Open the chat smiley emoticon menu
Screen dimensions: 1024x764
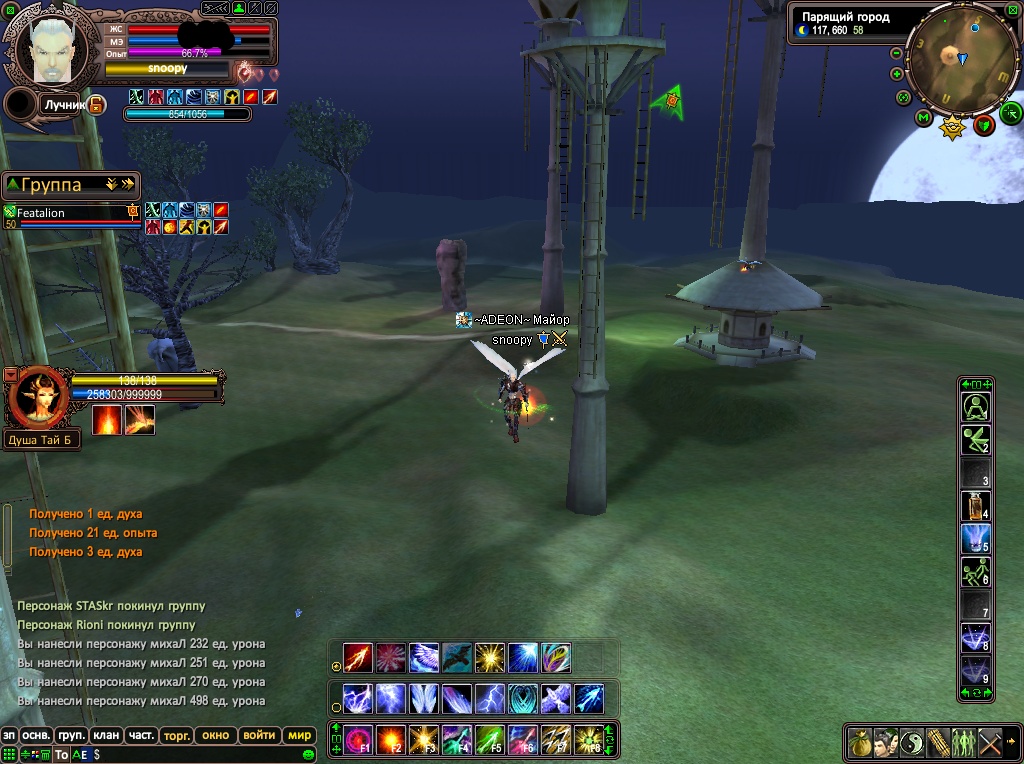[x=309, y=755]
